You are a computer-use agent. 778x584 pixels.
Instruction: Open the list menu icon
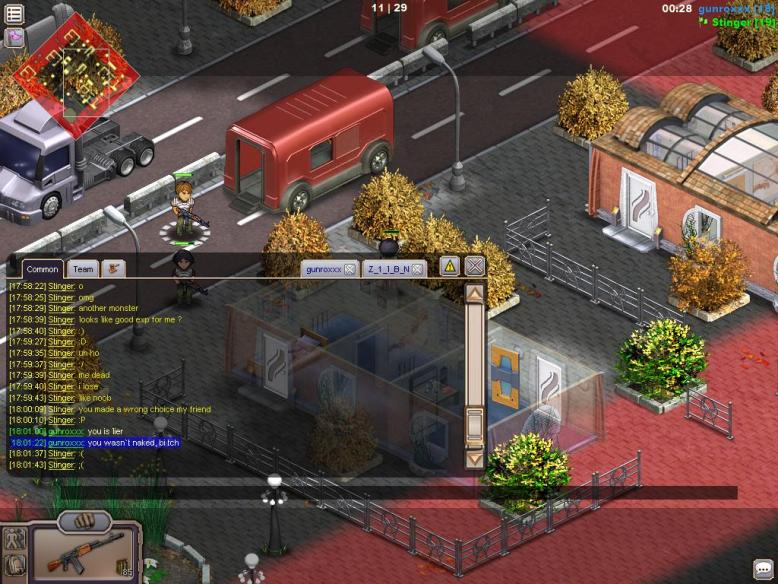coord(14,12)
